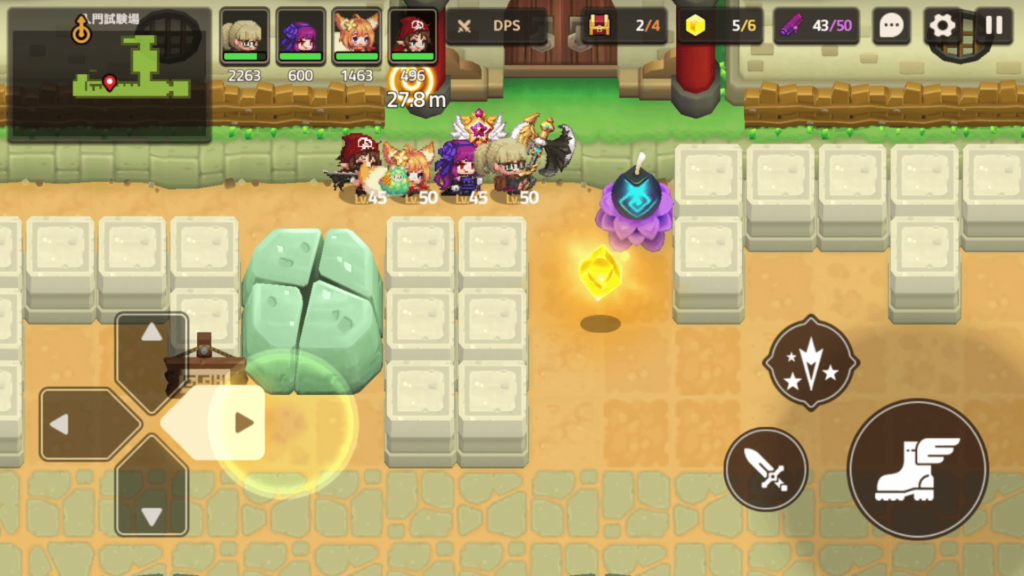
Task: Select the orange fox-eared hero portrait
Action: coord(356,35)
